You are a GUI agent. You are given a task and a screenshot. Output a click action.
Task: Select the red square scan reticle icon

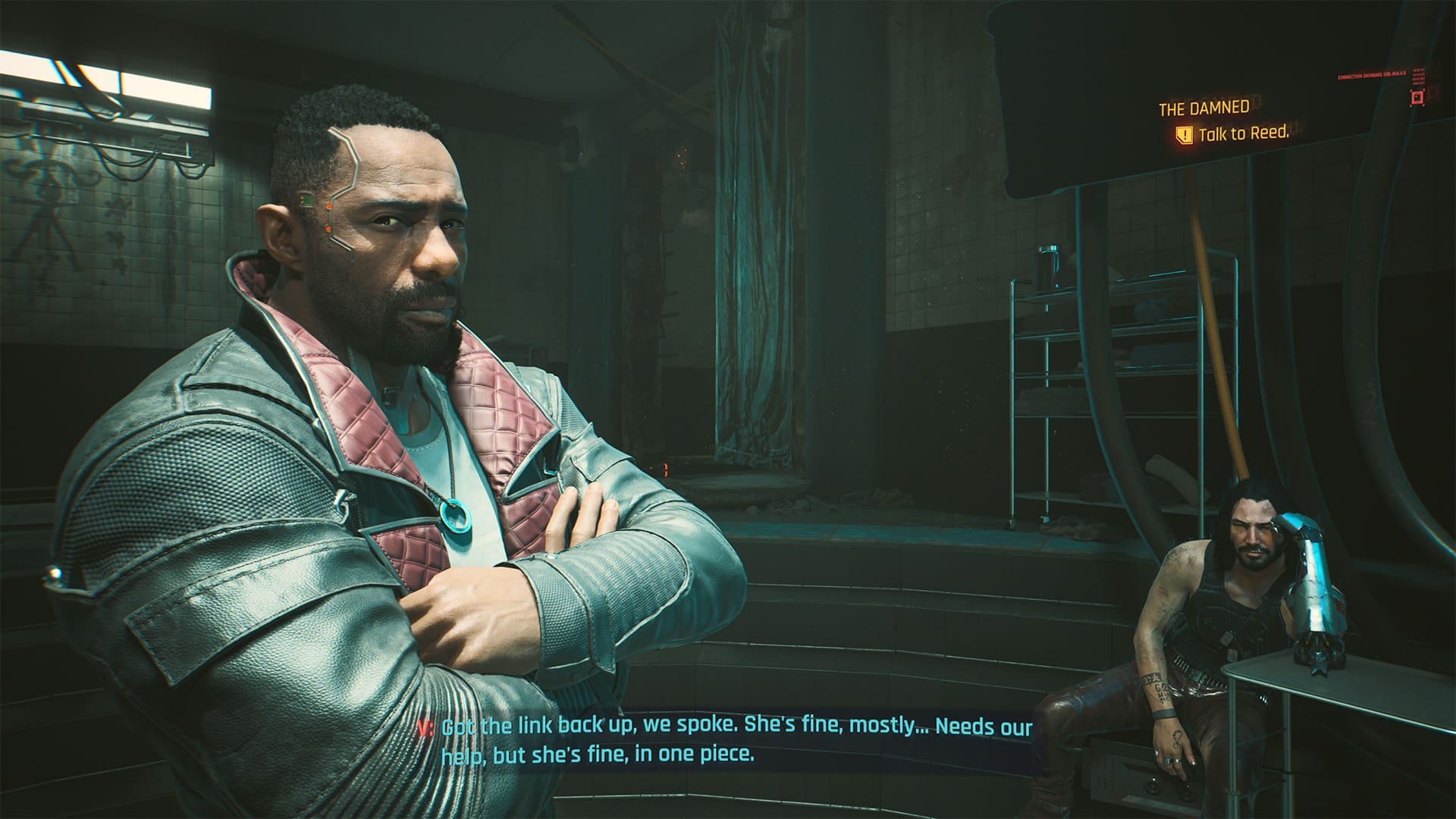(1417, 97)
